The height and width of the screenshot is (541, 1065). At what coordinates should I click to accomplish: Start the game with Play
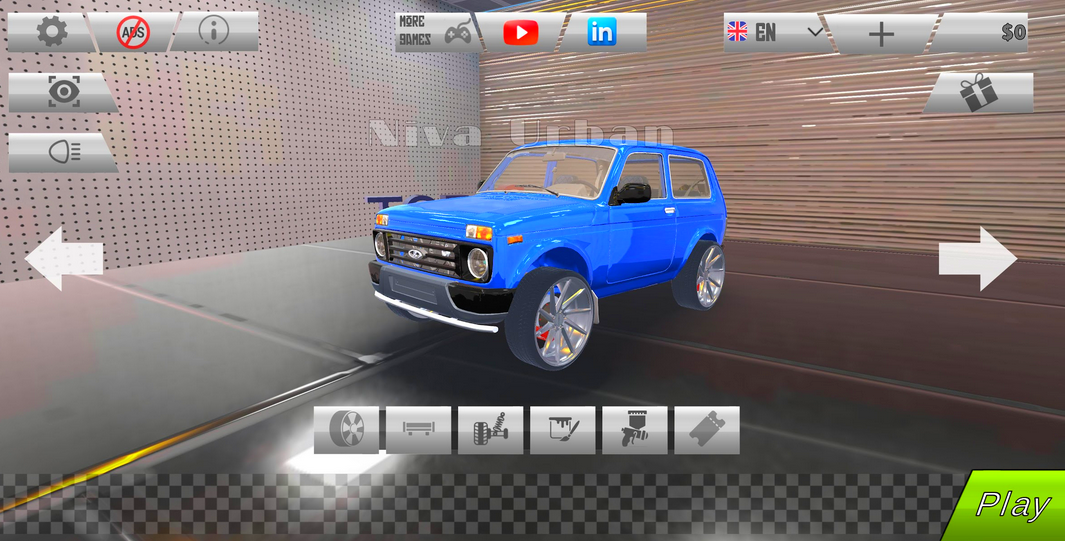coord(1012,506)
